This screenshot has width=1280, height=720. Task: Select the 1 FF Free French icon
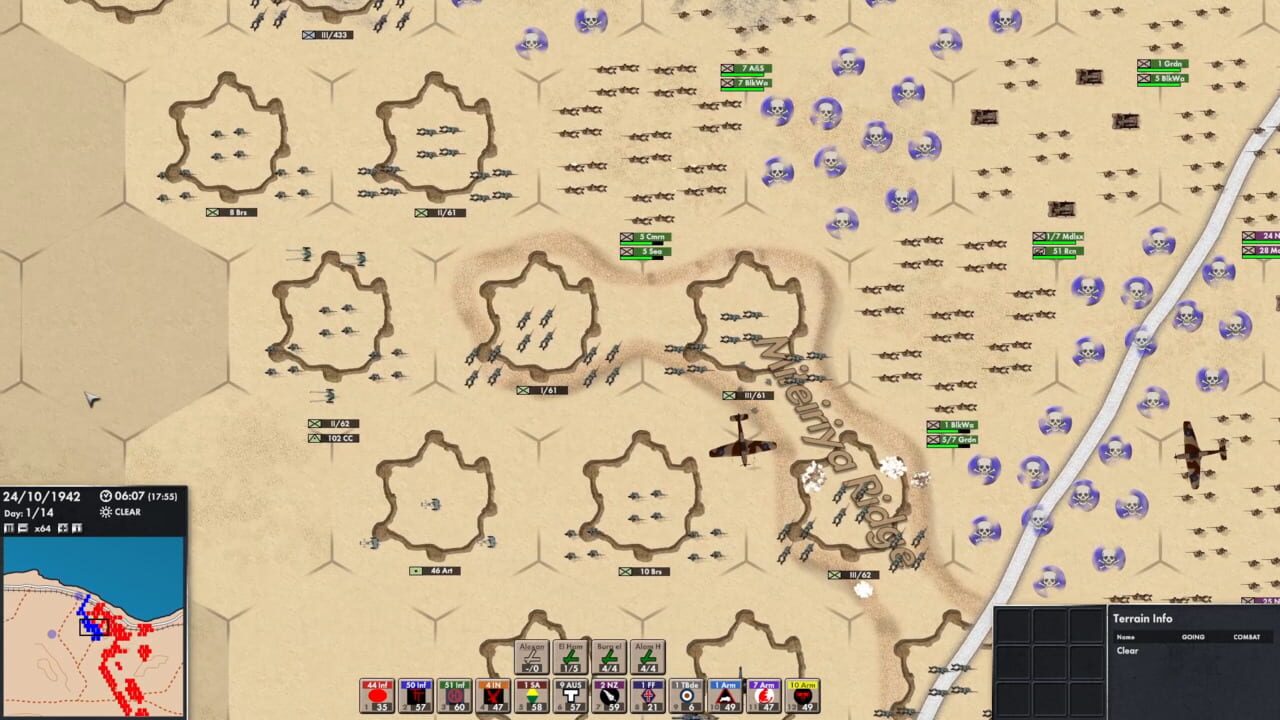pyautogui.click(x=646, y=692)
